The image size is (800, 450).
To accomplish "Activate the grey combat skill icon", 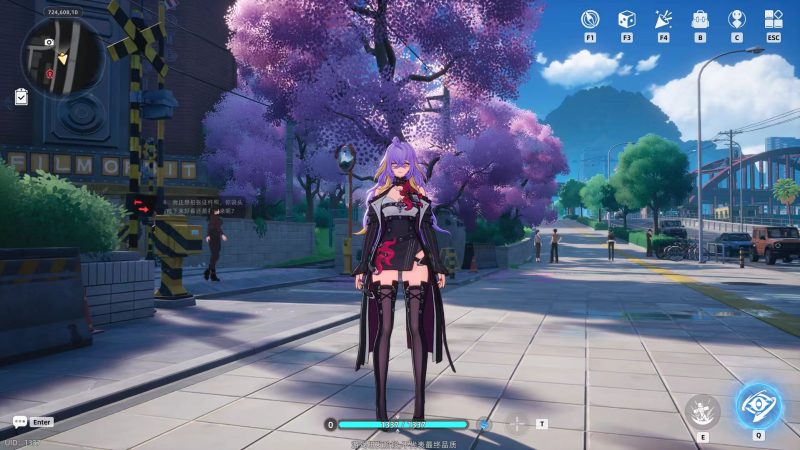I will coord(702,411).
